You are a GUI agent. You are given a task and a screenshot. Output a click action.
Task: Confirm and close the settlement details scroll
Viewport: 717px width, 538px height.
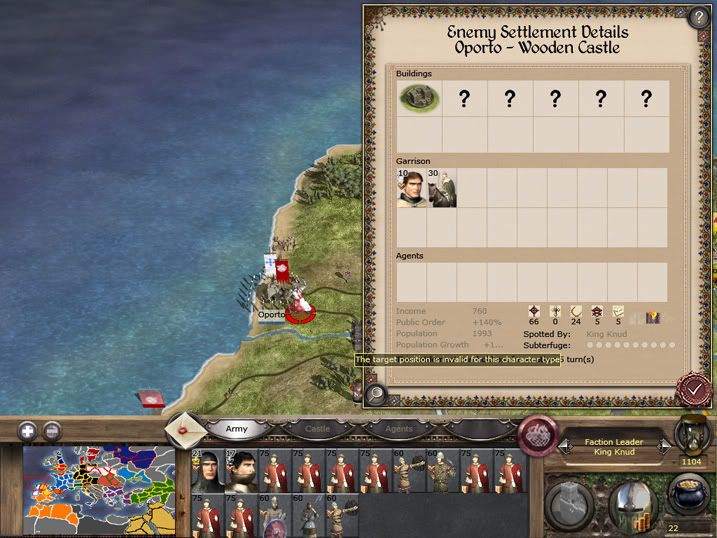tap(691, 389)
